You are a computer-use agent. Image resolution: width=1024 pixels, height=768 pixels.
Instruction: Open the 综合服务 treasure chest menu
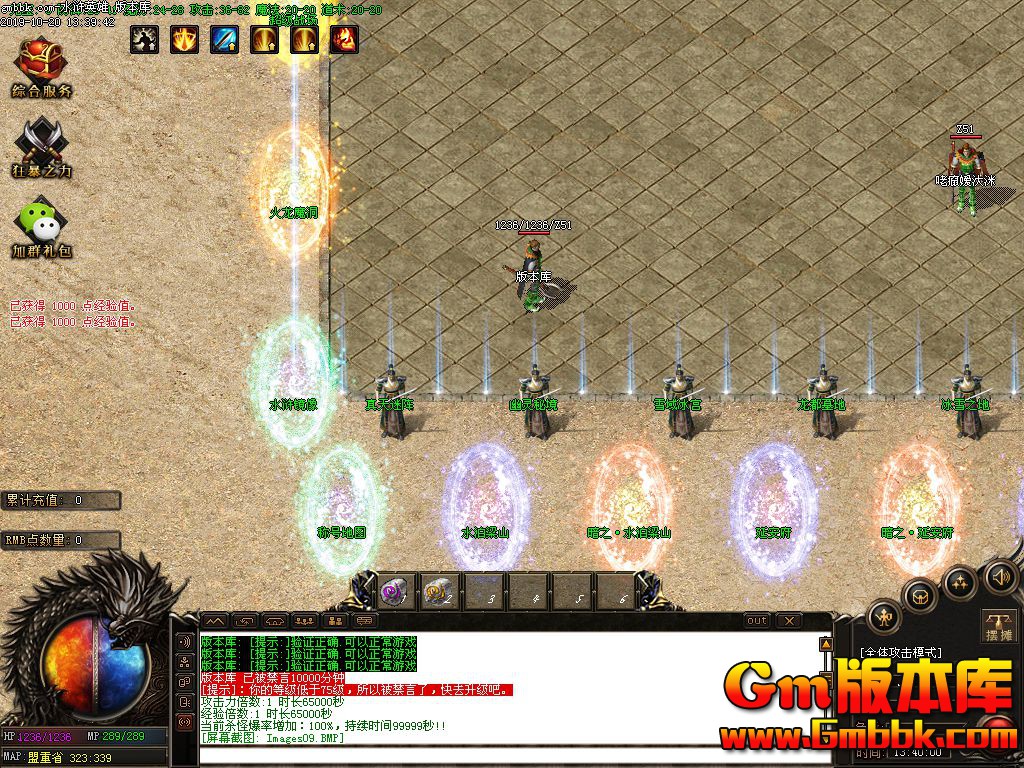[x=41, y=60]
